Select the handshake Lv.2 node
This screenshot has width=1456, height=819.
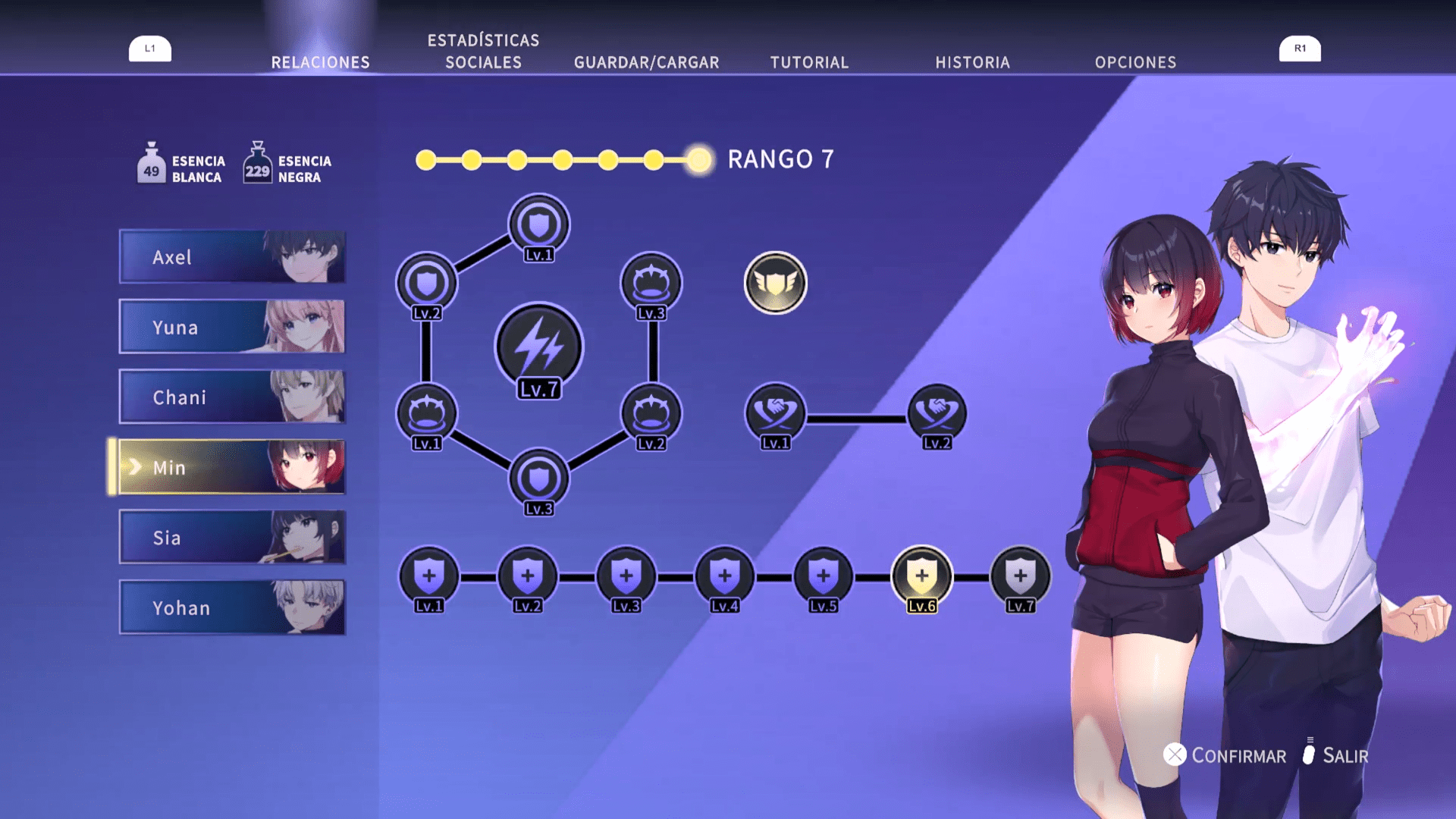(937, 414)
